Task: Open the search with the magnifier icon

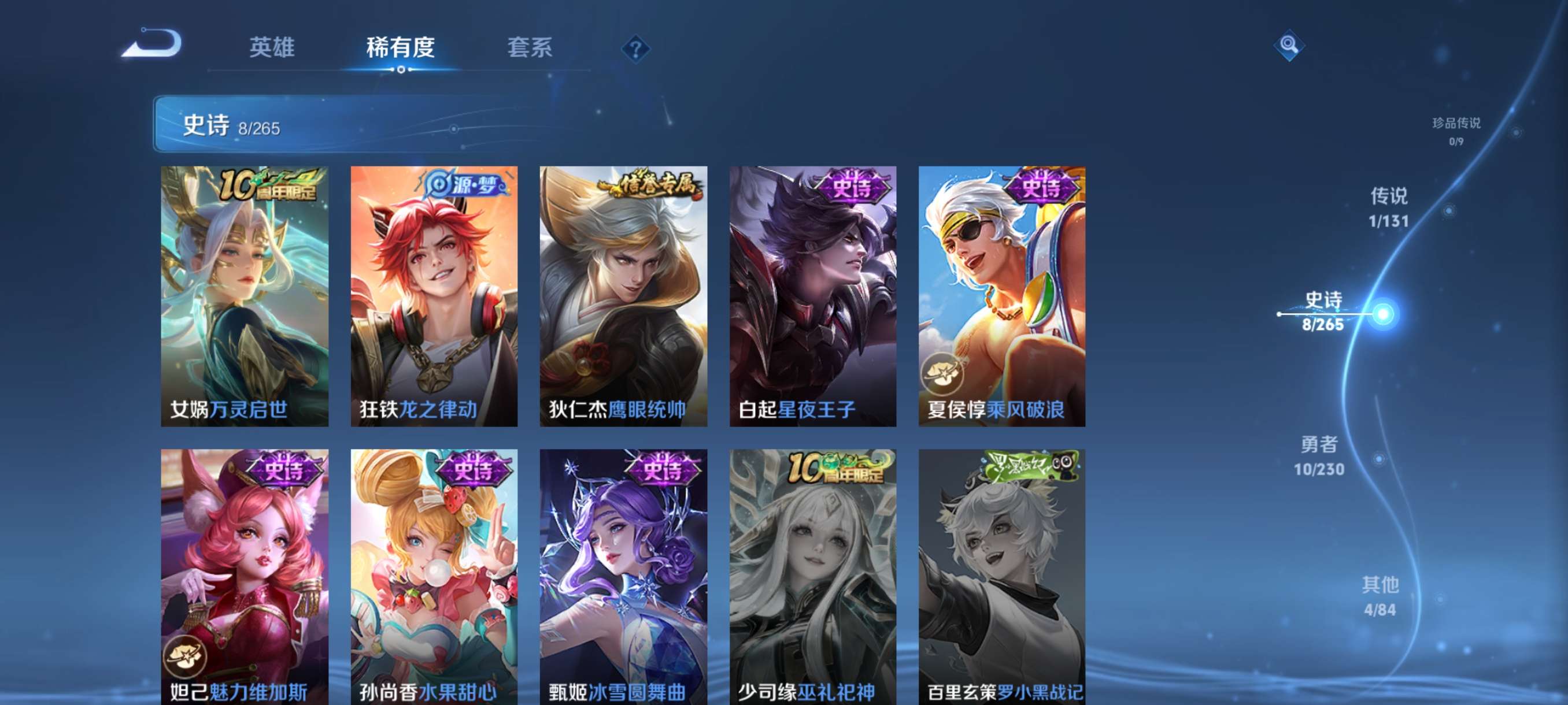Action: [1290, 46]
